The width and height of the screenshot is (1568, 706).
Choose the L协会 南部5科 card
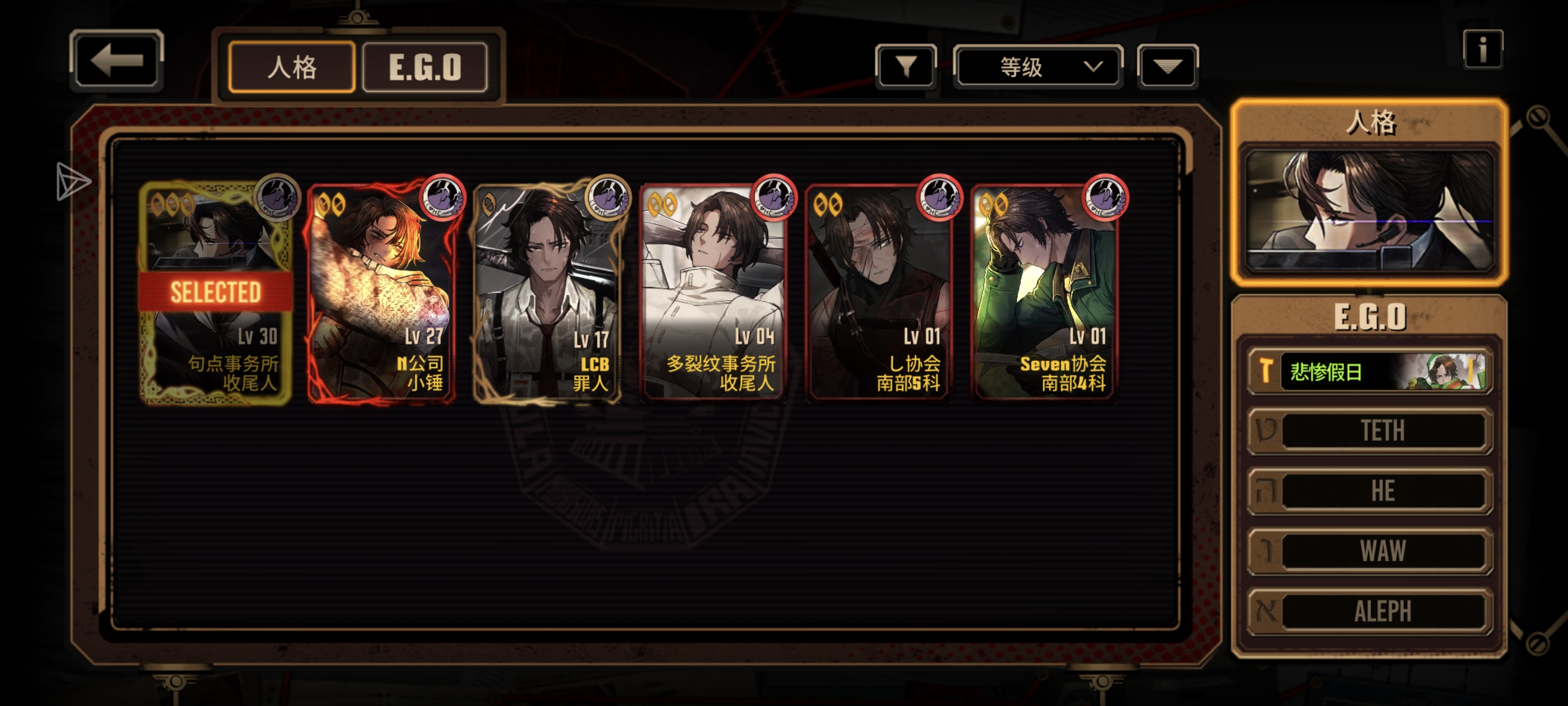tap(879, 292)
